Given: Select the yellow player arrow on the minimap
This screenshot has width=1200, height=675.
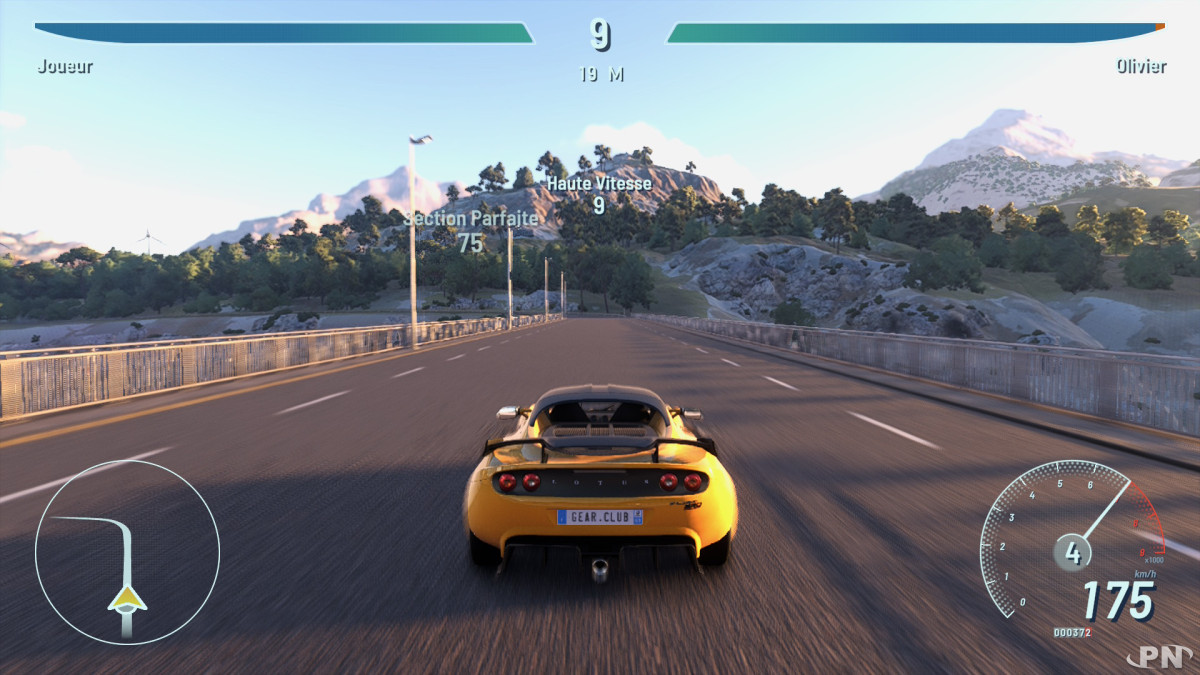Looking at the screenshot, I should tap(127, 599).
